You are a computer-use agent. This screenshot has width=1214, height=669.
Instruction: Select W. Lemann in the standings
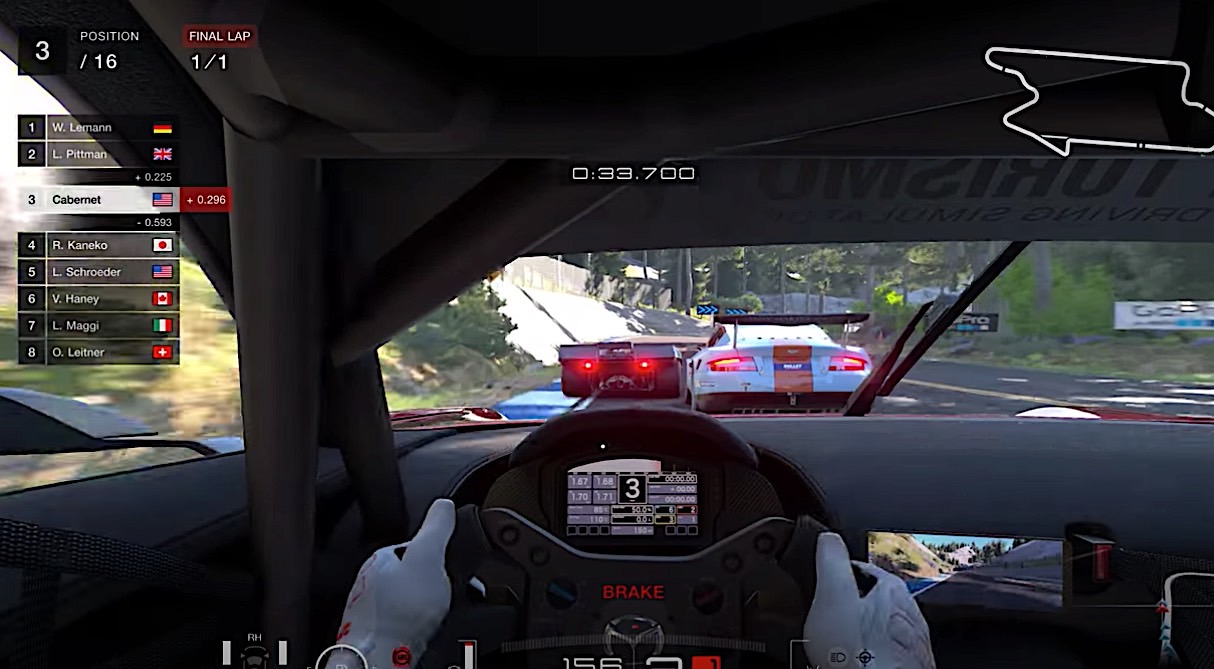(98, 128)
